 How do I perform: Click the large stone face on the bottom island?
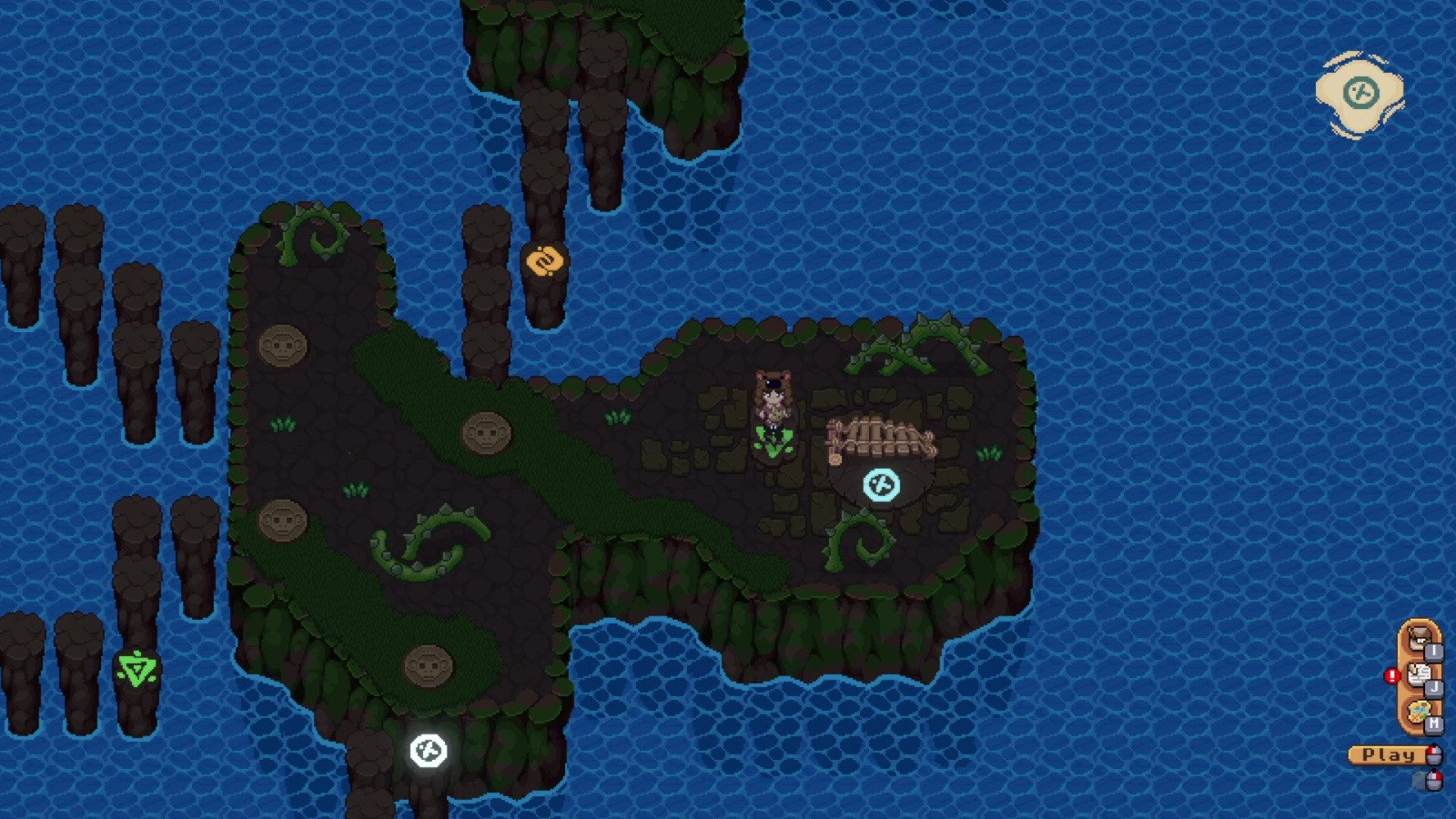click(428, 665)
